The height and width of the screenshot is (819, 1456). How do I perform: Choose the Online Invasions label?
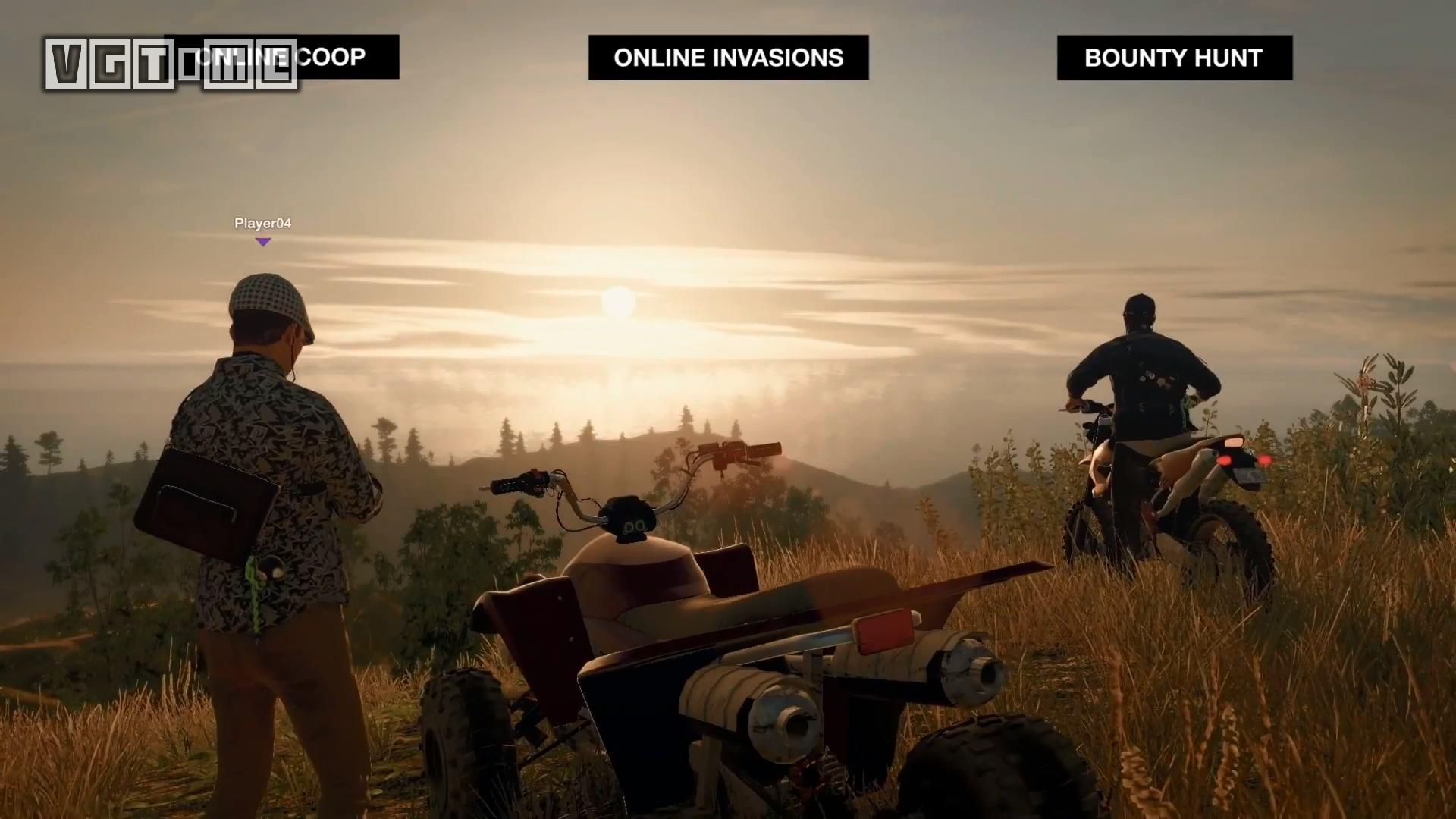[x=728, y=58]
